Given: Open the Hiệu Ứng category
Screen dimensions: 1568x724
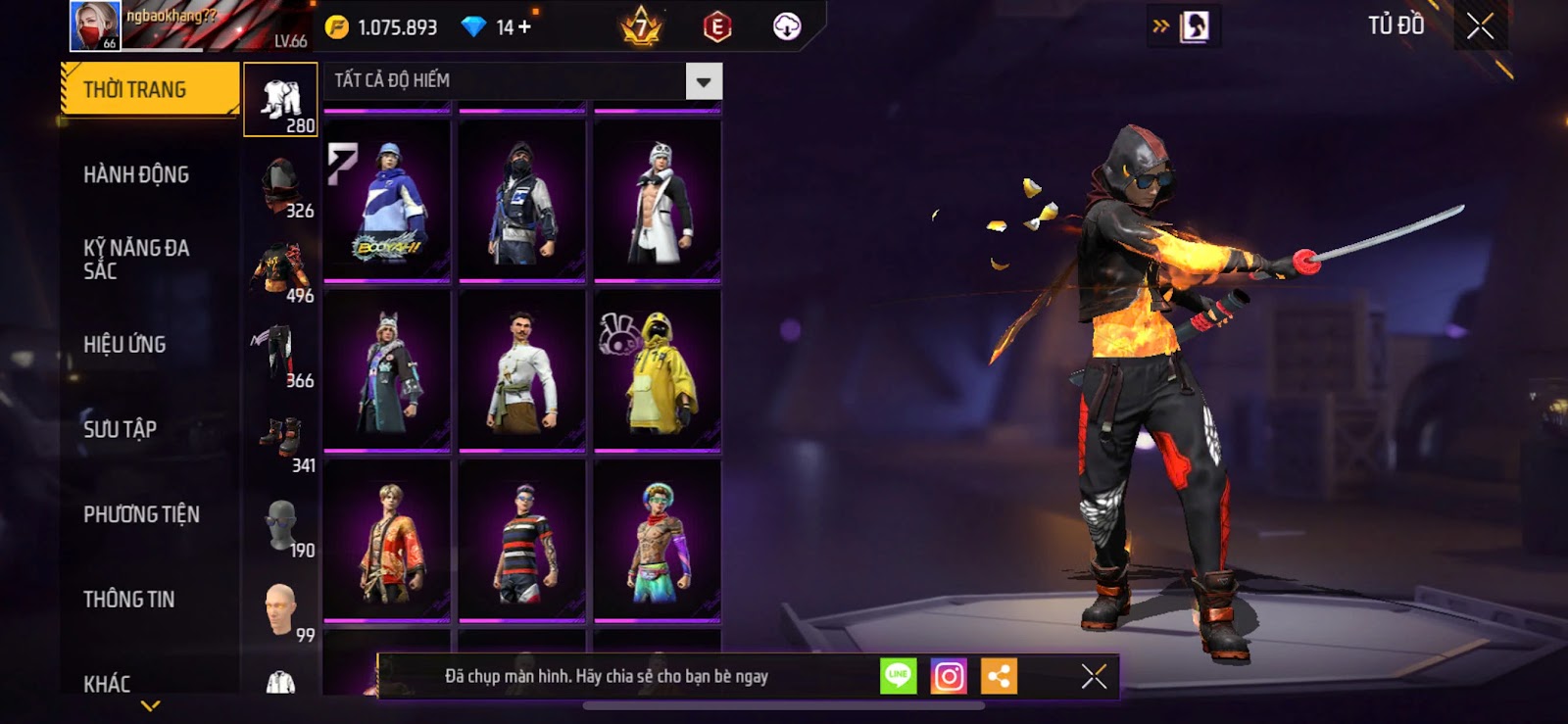Looking at the screenshot, I should coord(124,344).
